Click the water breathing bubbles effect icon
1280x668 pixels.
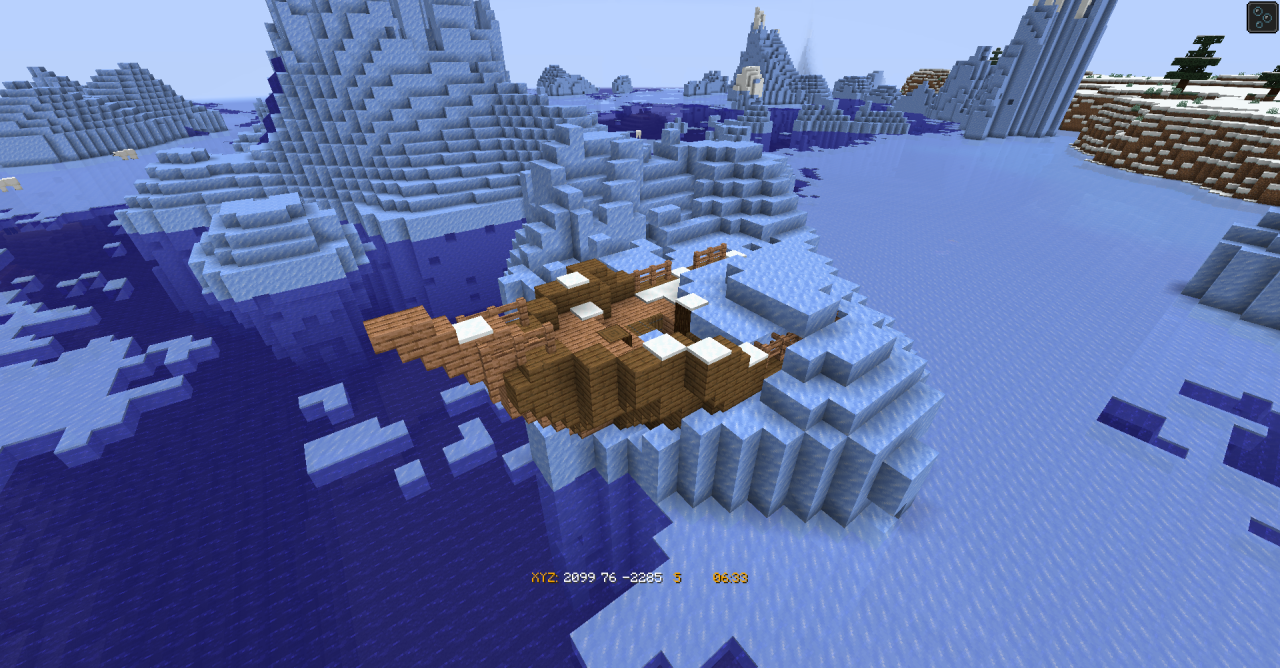(x=1261, y=17)
